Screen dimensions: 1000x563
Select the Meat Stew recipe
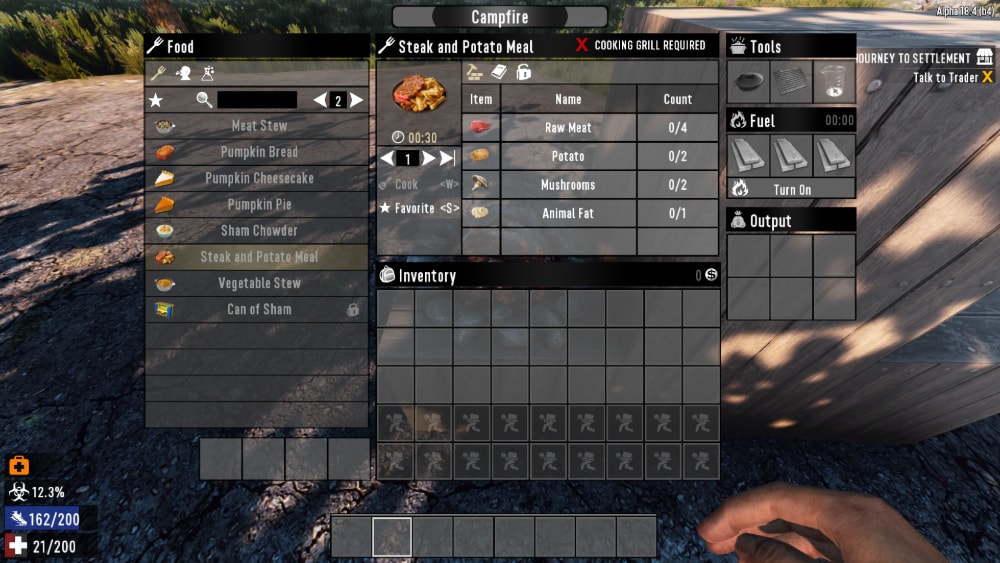point(258,126)
